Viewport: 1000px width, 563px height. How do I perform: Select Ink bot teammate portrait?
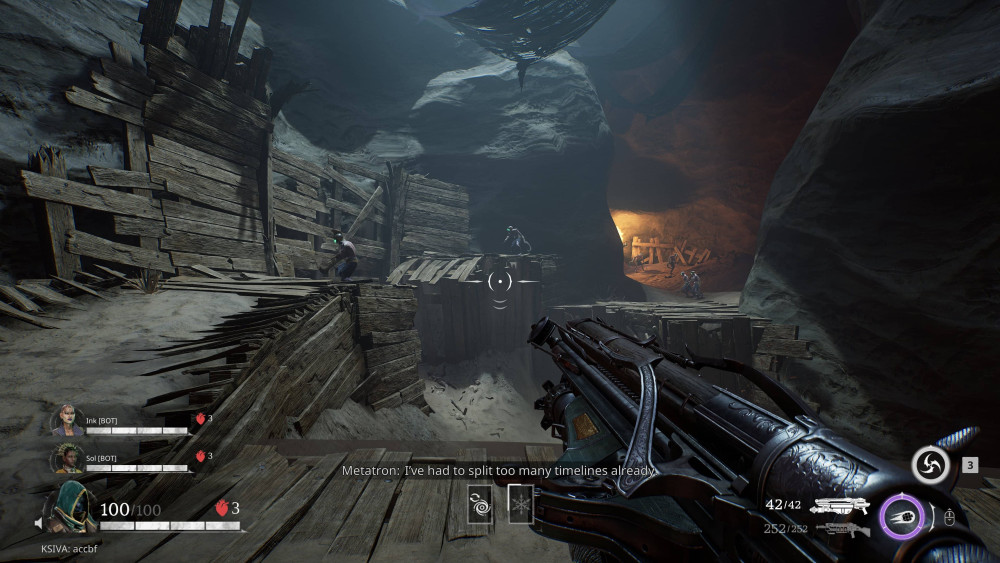(67, 419)
